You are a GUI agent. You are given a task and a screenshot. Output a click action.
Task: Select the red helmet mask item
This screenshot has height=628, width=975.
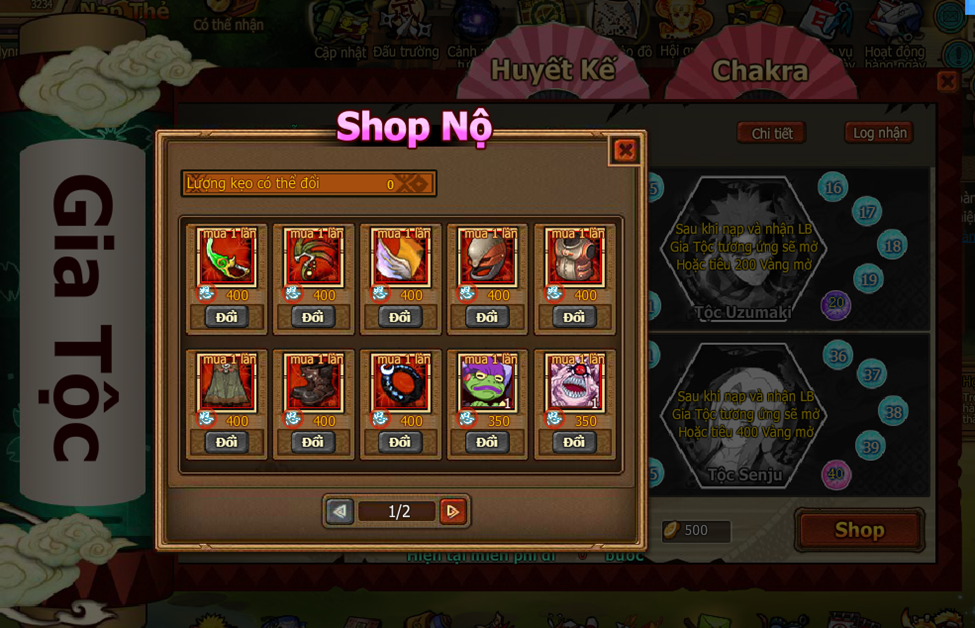pyautogui.click(x=487, y=259)
